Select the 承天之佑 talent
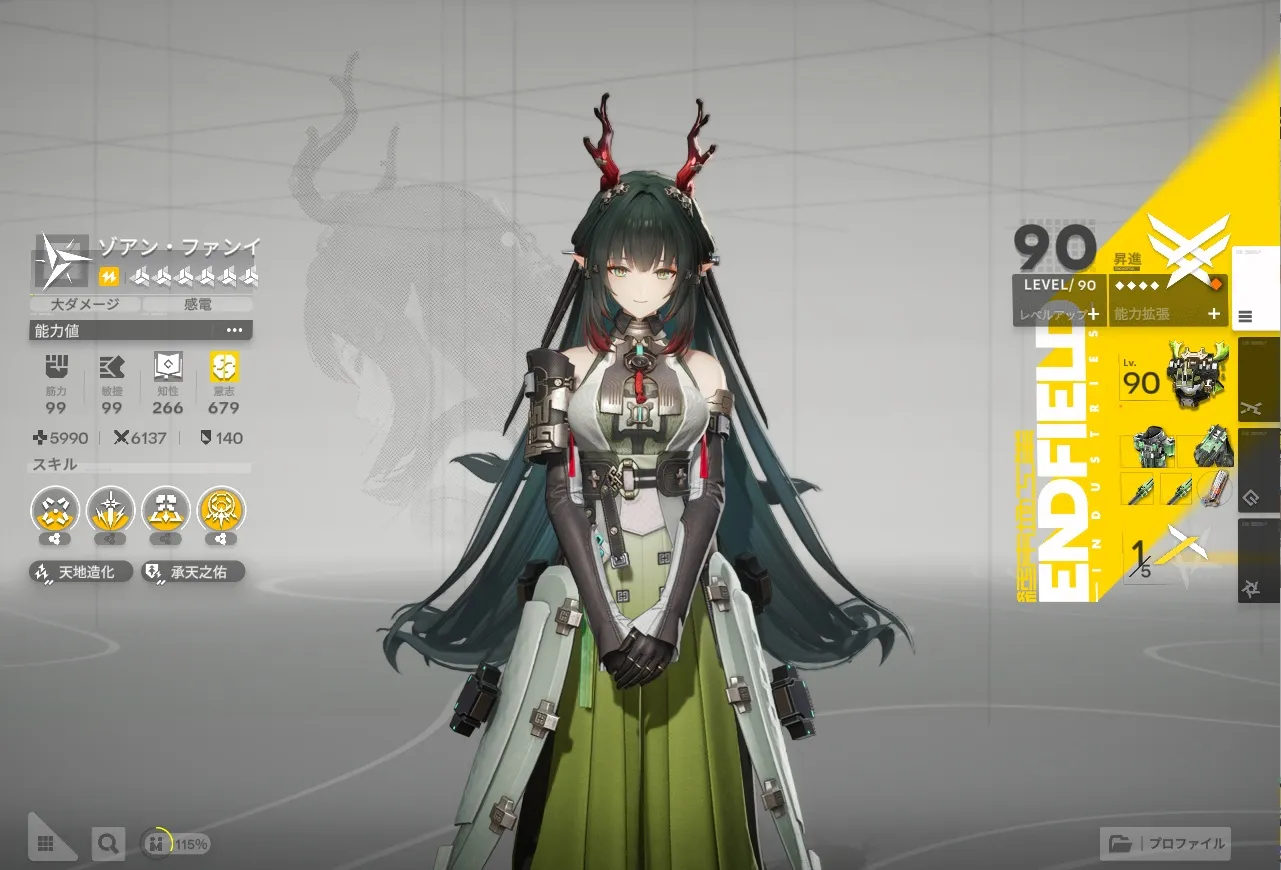 (x=193, y=572)
